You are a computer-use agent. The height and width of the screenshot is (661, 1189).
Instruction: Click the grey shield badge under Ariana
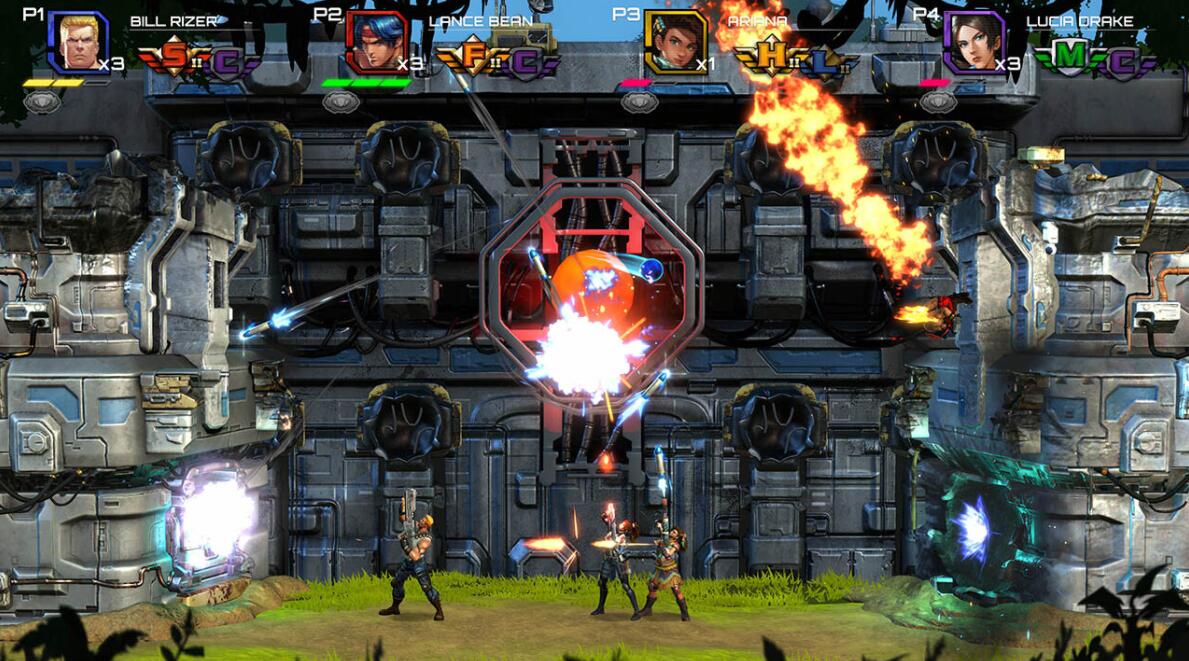pyautogui.click(x=639, y=101)
